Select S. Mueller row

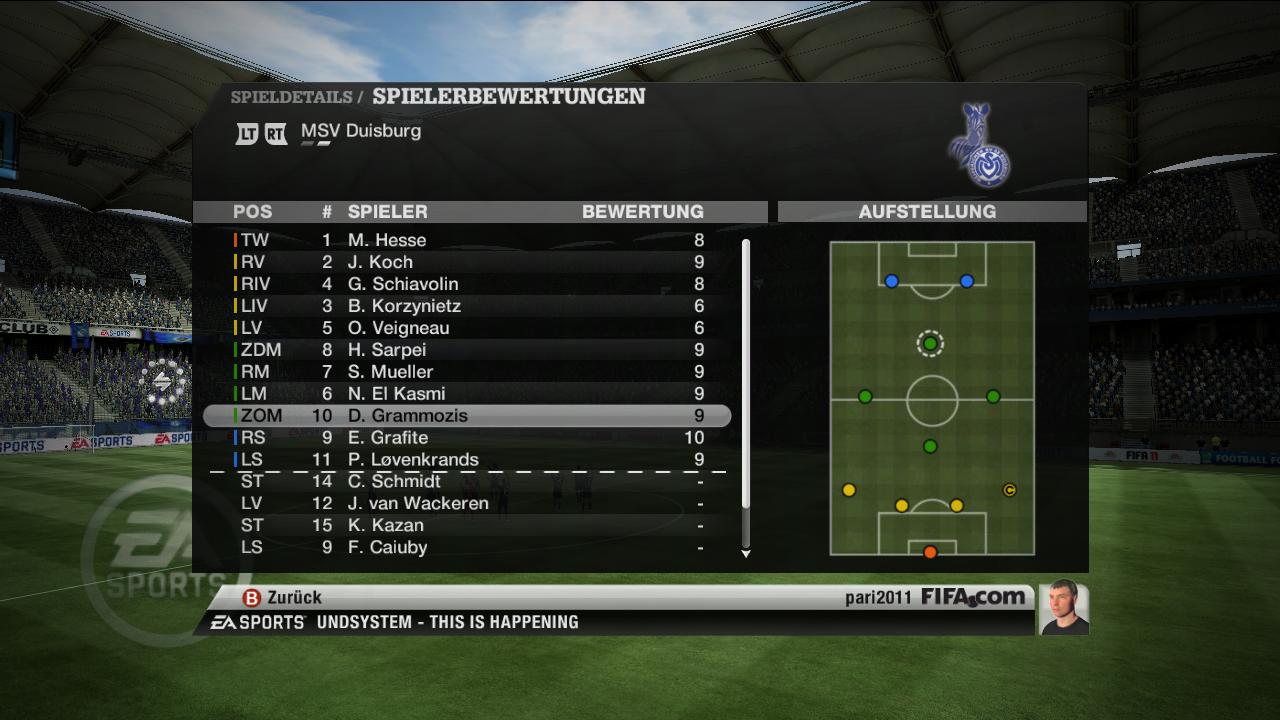[x=467, y=372]
